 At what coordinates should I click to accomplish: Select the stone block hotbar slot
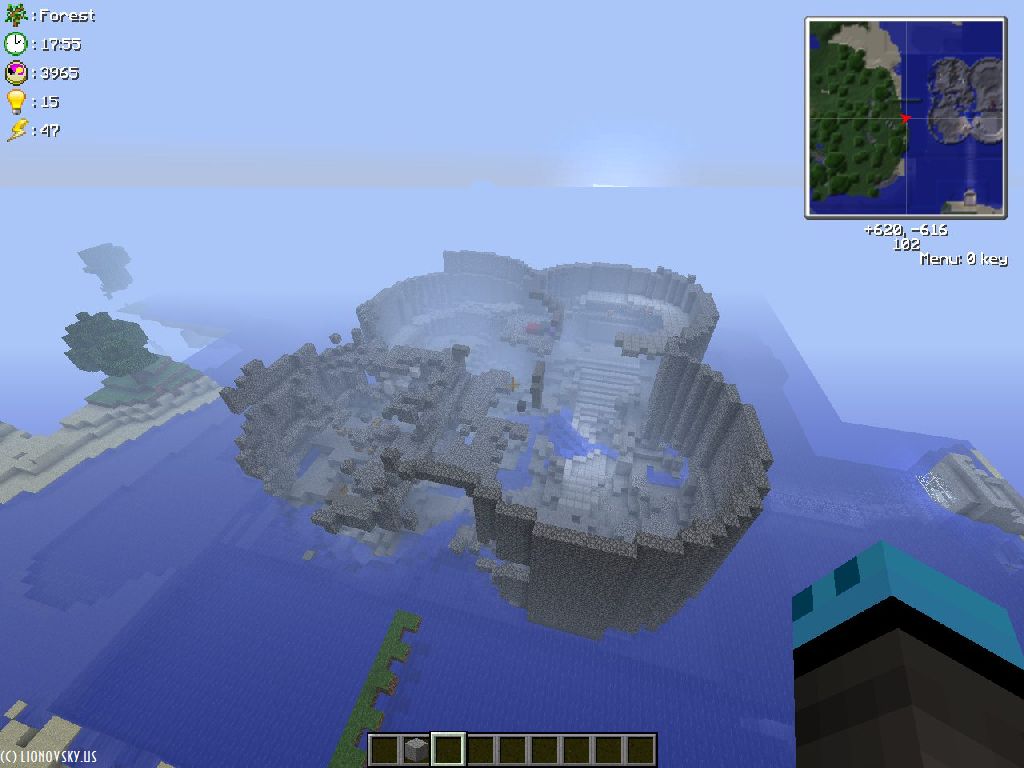(x=416, y=749)
